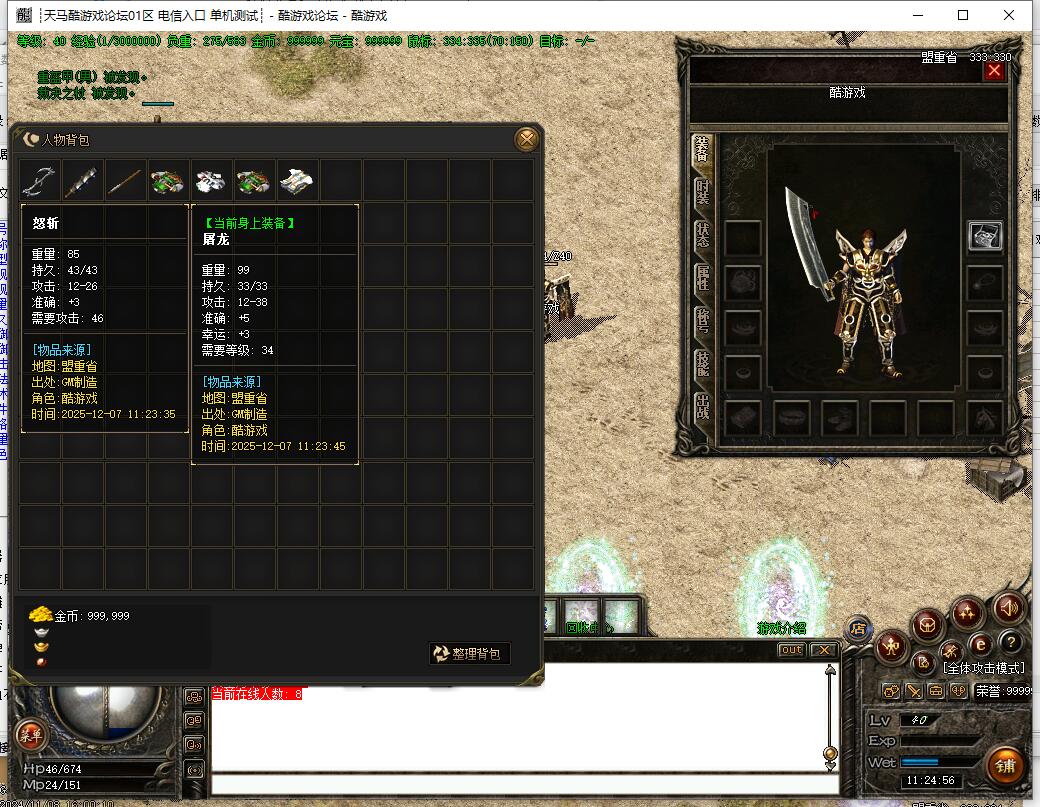Select the long brown staff in the bag
Viewport: 1040px width, 807px height.
[125, 180]
